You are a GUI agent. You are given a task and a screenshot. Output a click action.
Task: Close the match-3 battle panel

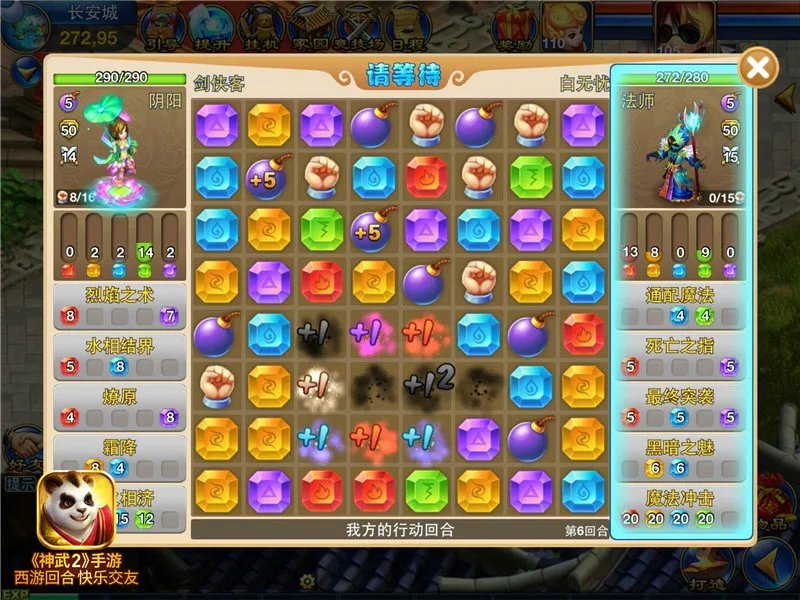(759, 68)
